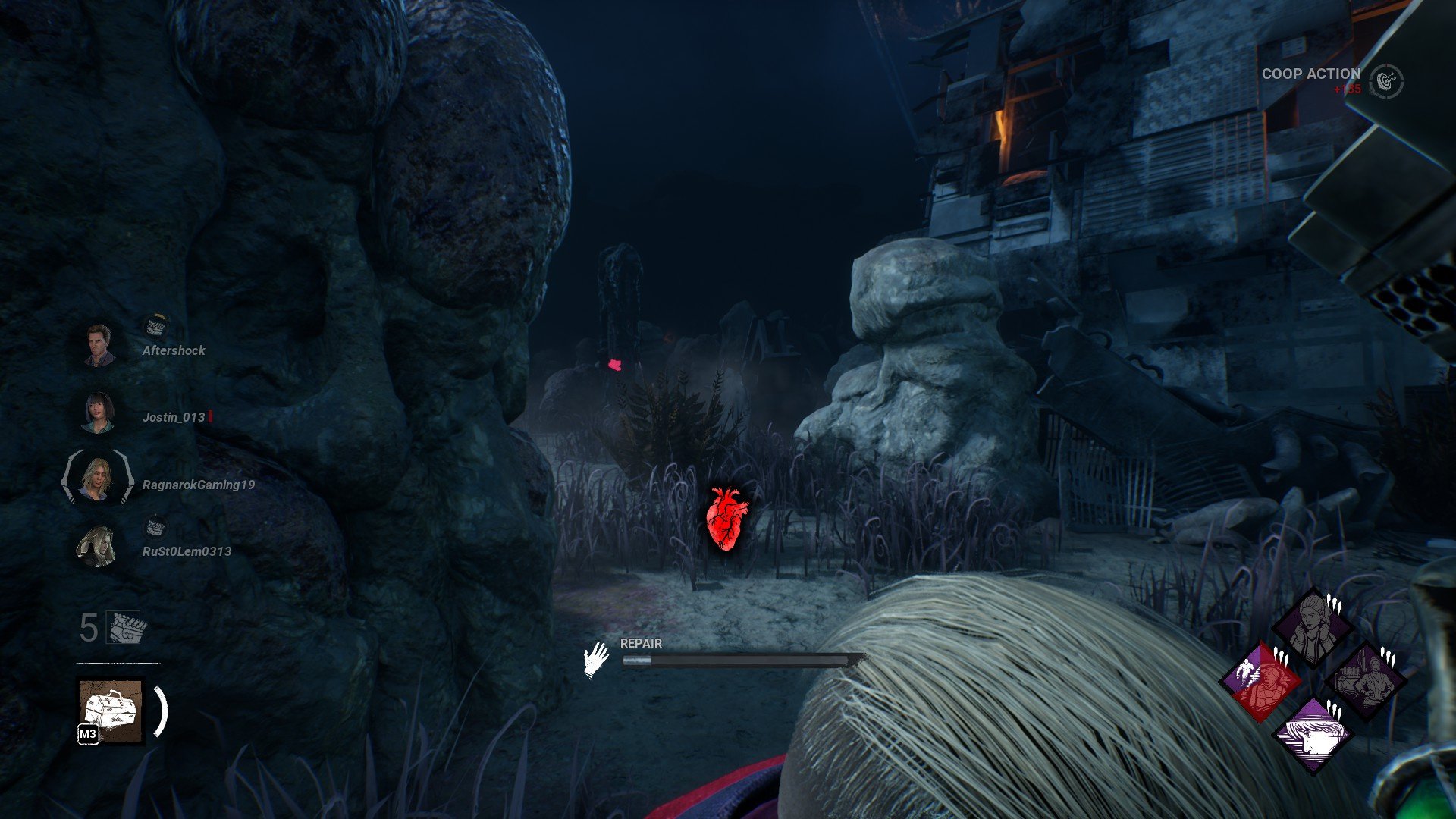
Task: Select the toolbox item slot
Action: [111, 711]
